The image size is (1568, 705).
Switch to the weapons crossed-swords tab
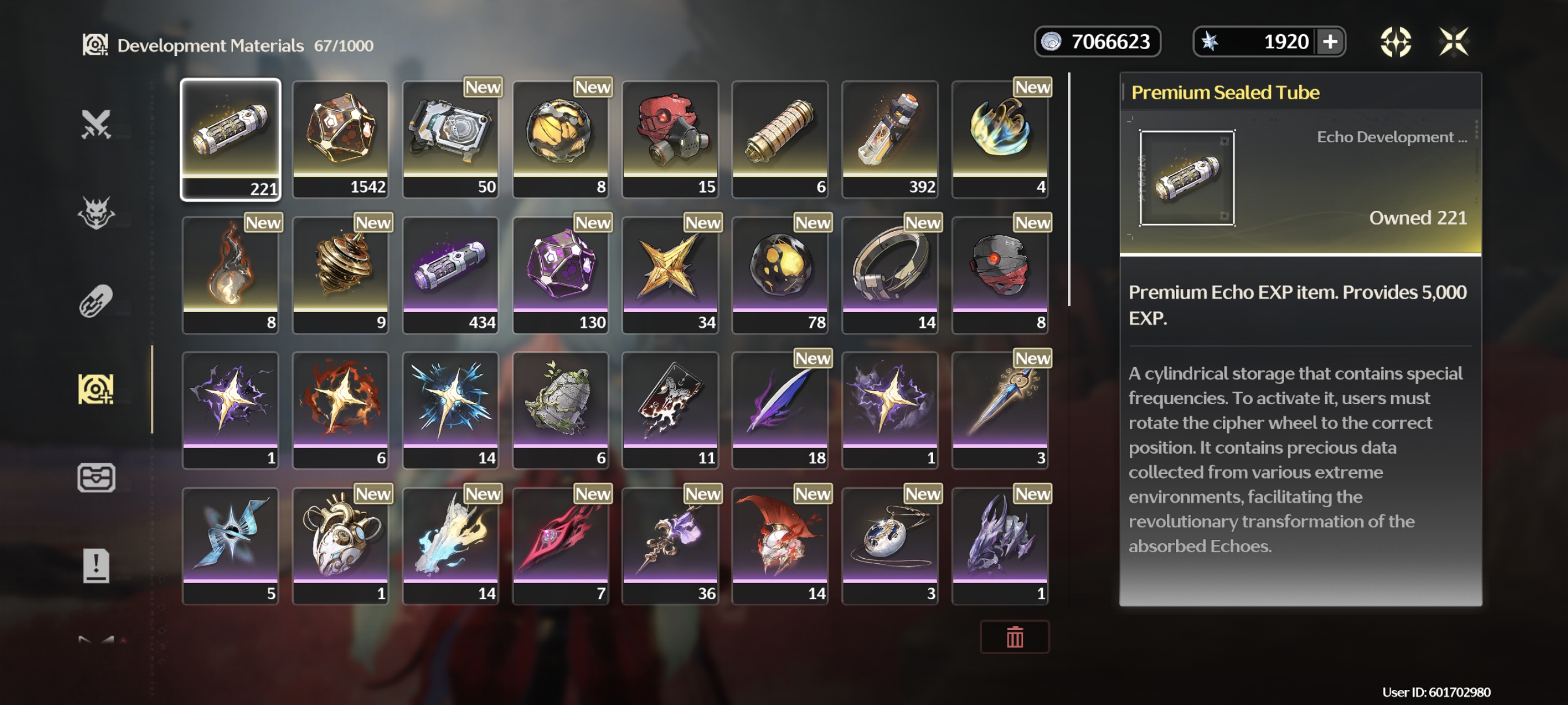[x=96, y=124]
